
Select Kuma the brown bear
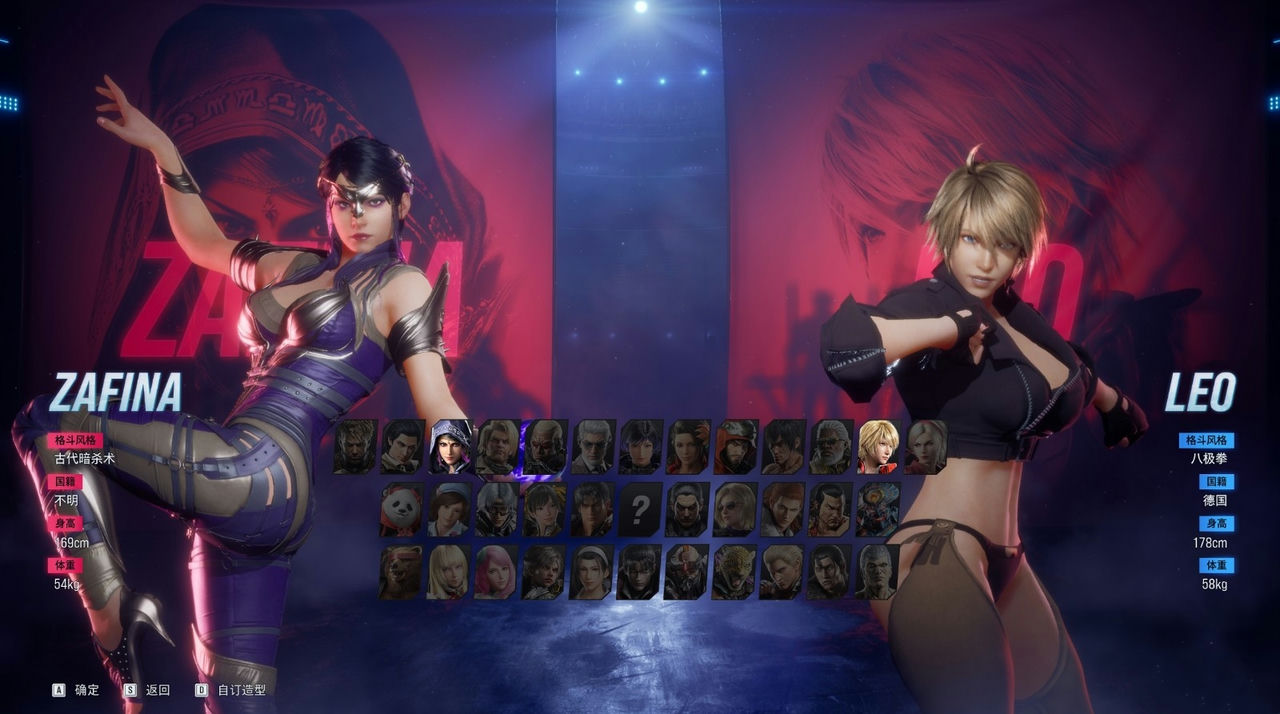pyautogui.click(x=401, y=572)
